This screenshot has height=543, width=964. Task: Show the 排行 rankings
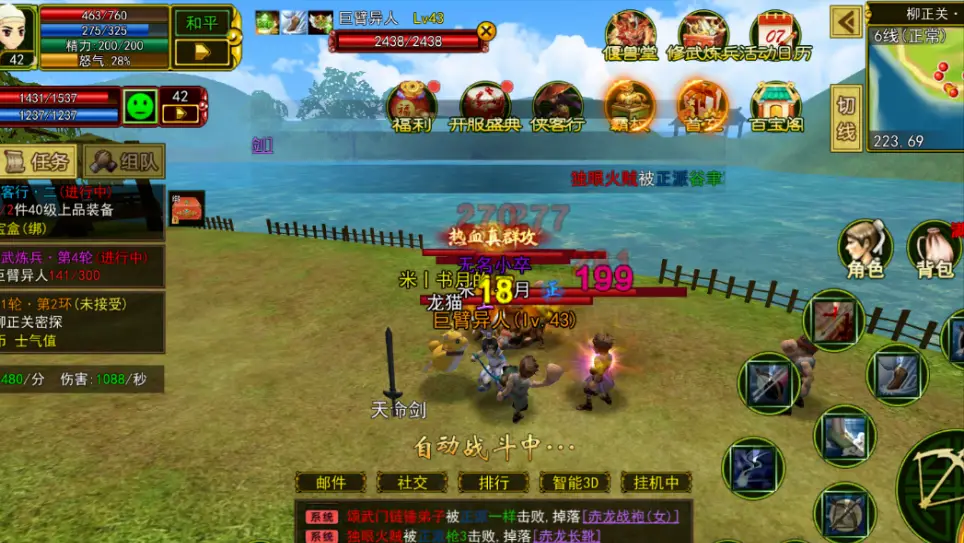tap(493, 482)
